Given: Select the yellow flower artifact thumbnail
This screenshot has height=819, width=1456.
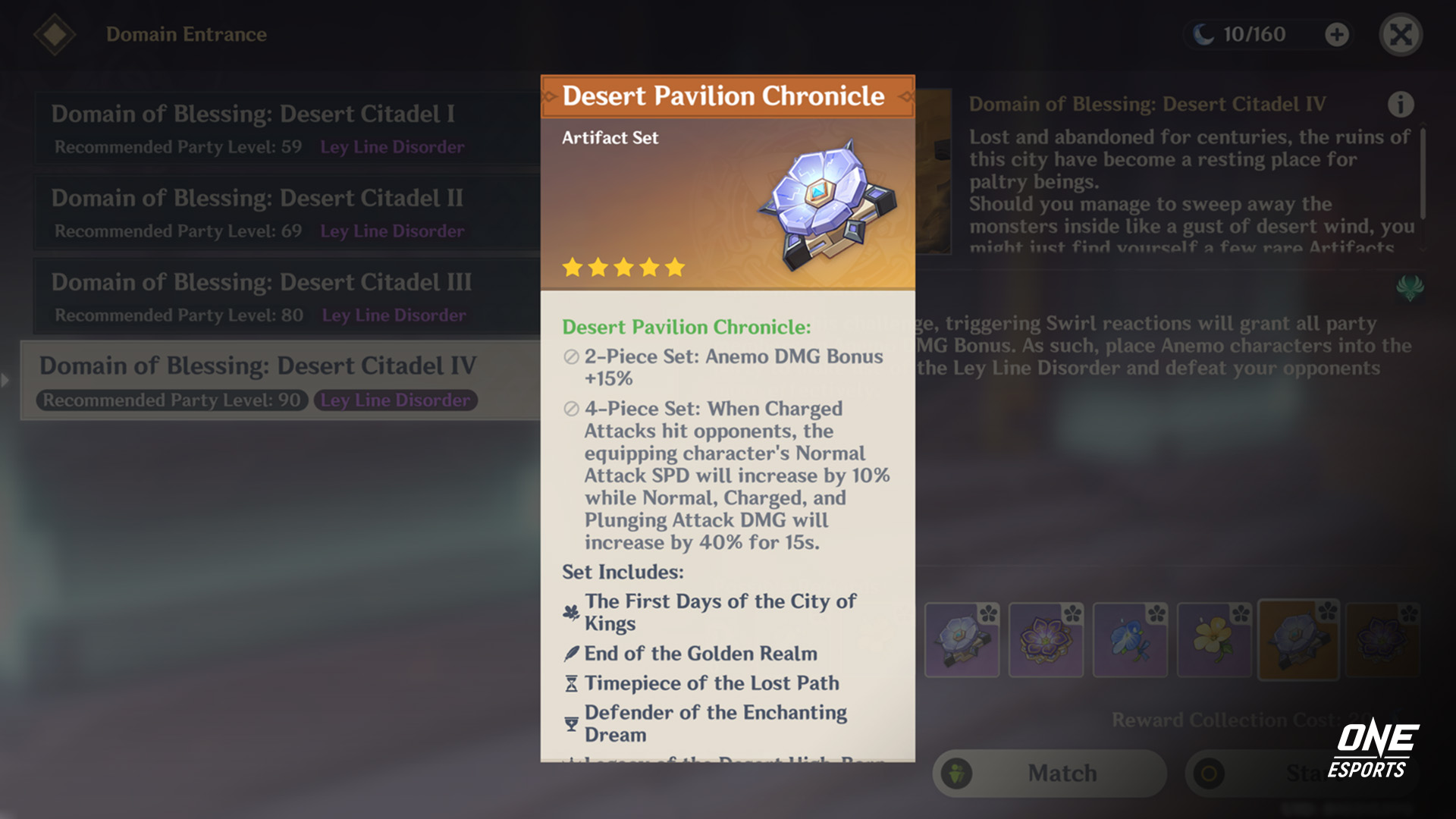Looking at the screenshot, I should 1214,641.
